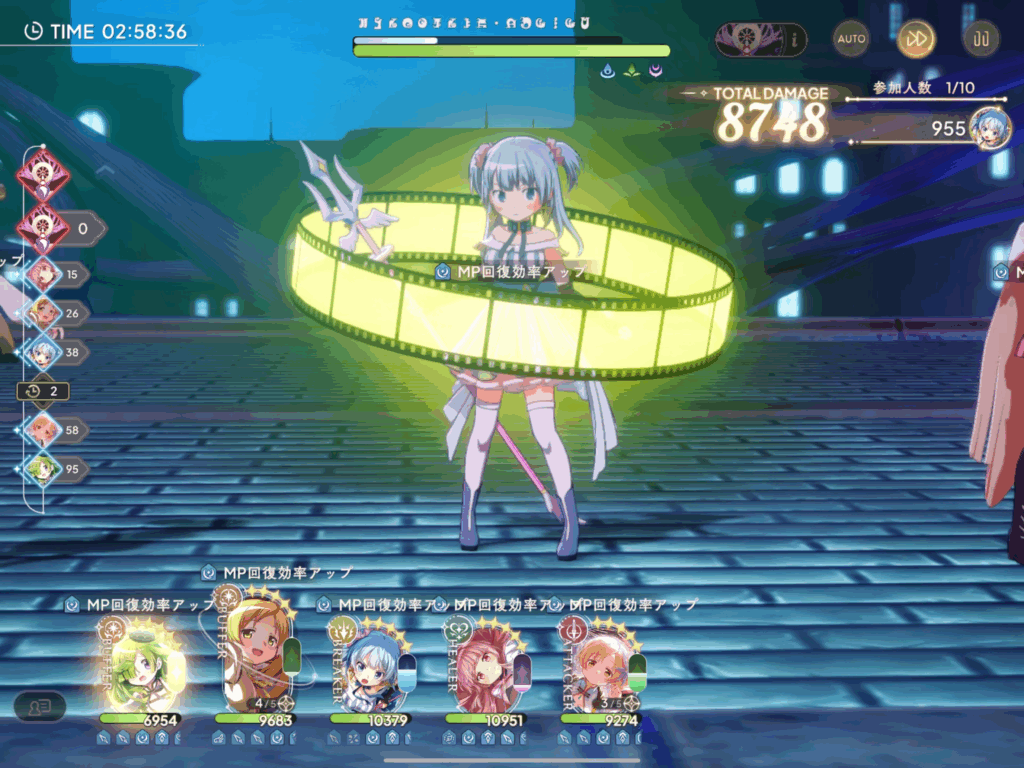This screenshot has width=1024, height=768.
Task: Select the Attacker character card
Action: pyautogui.click(x=602, y=660)
